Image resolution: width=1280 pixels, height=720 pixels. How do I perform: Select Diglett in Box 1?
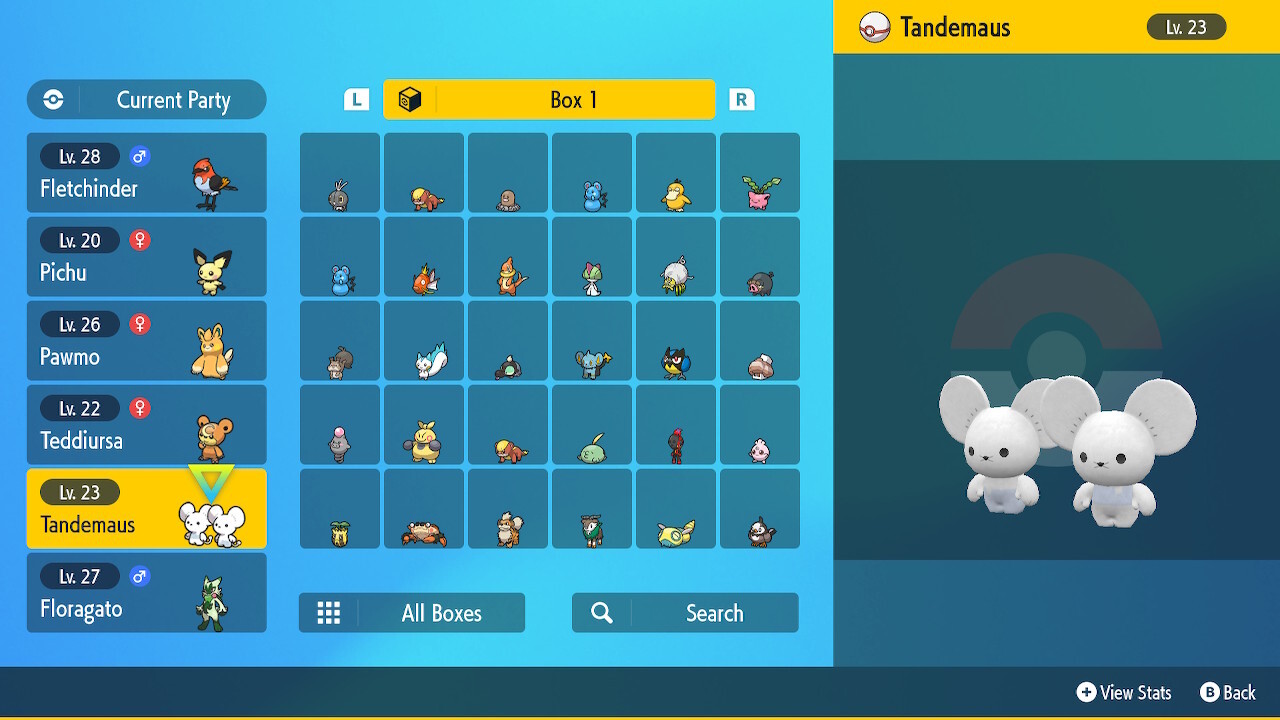click(507, 172)
